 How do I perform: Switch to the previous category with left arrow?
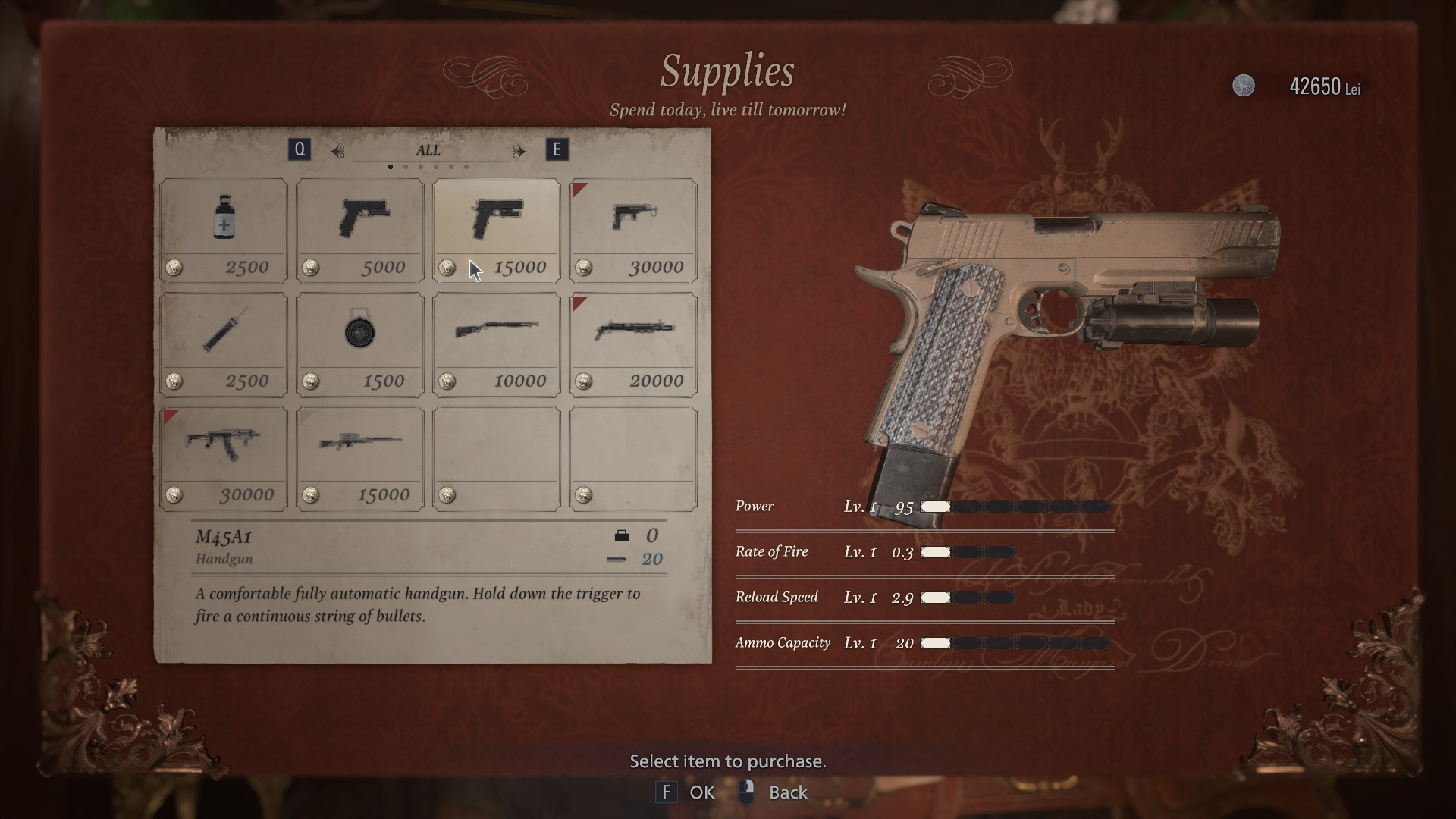coord(337,151)
